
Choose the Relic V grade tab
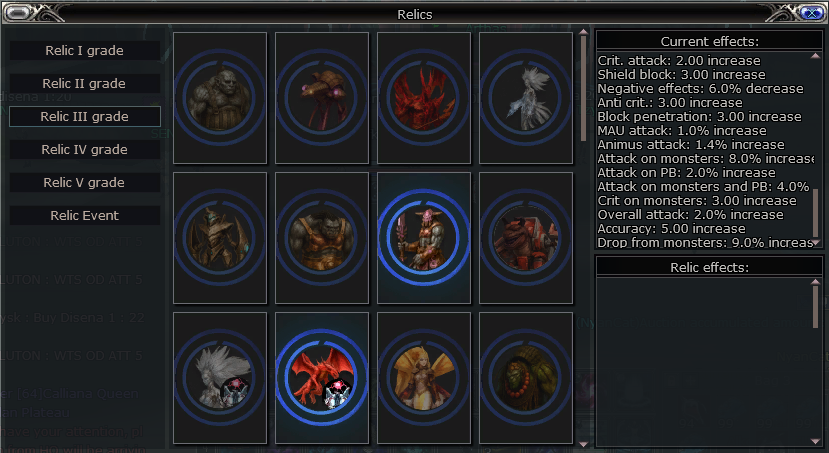(x=85, y=182)
